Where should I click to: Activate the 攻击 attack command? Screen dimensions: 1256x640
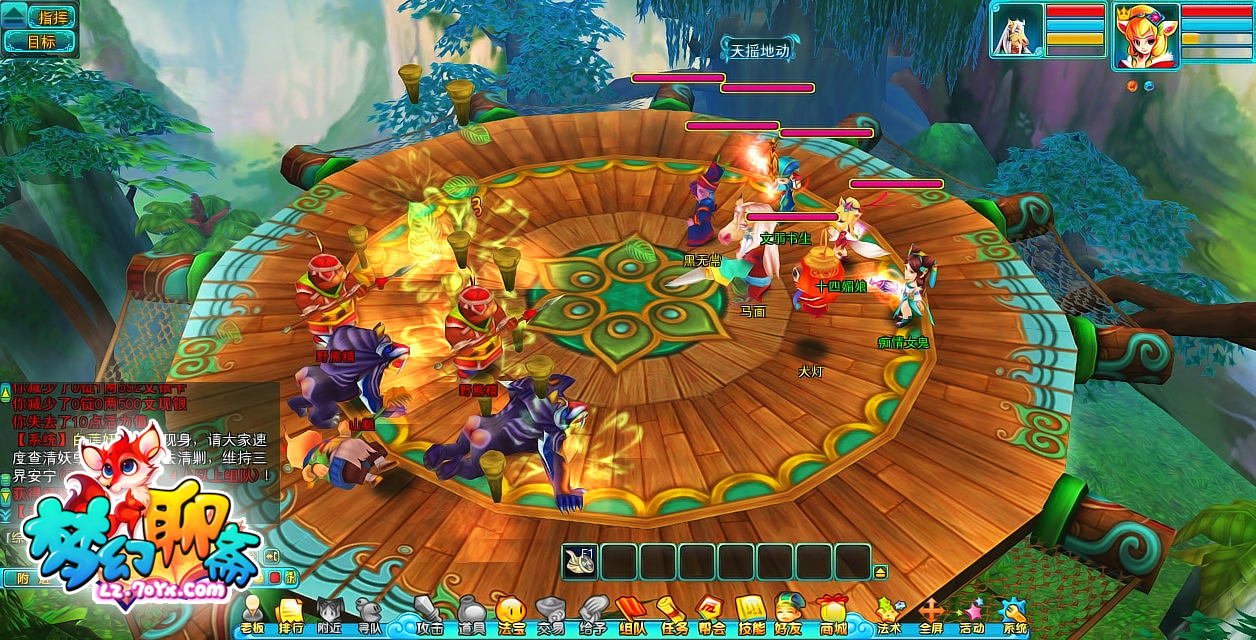tap(430, 612)
